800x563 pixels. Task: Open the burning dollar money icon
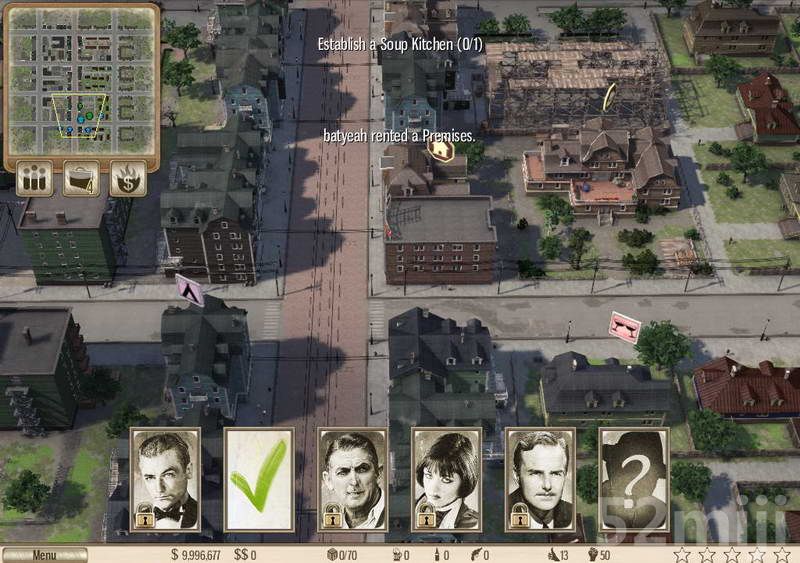coord(128,178)
